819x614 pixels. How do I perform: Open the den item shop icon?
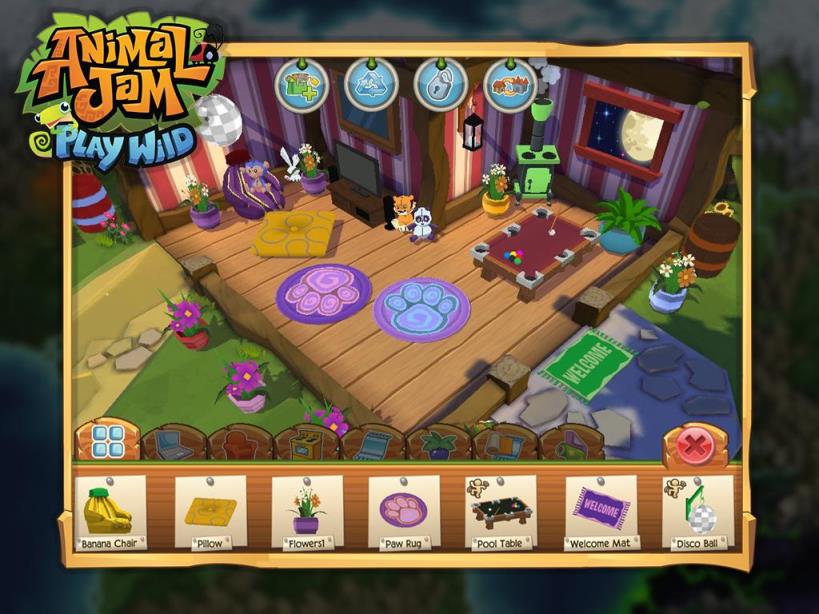pyautogui.click(x=301, y=85)
